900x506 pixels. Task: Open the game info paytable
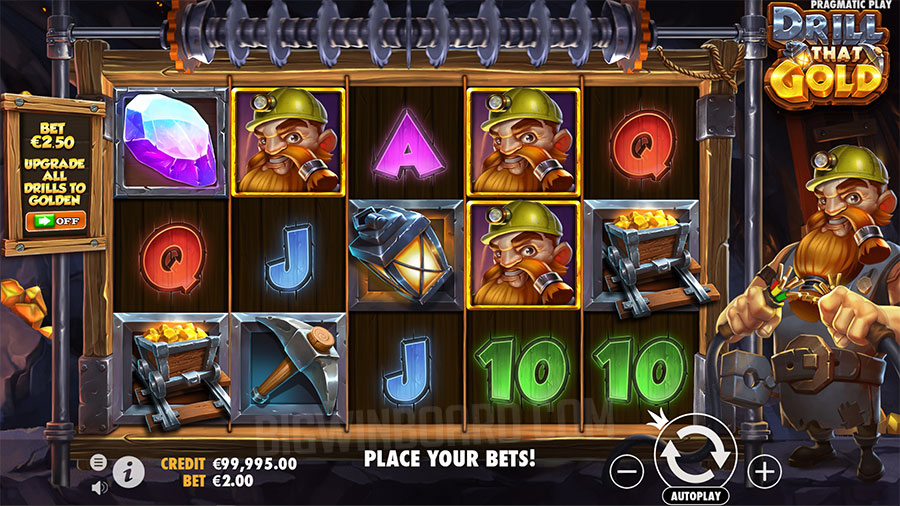point(129,471)
